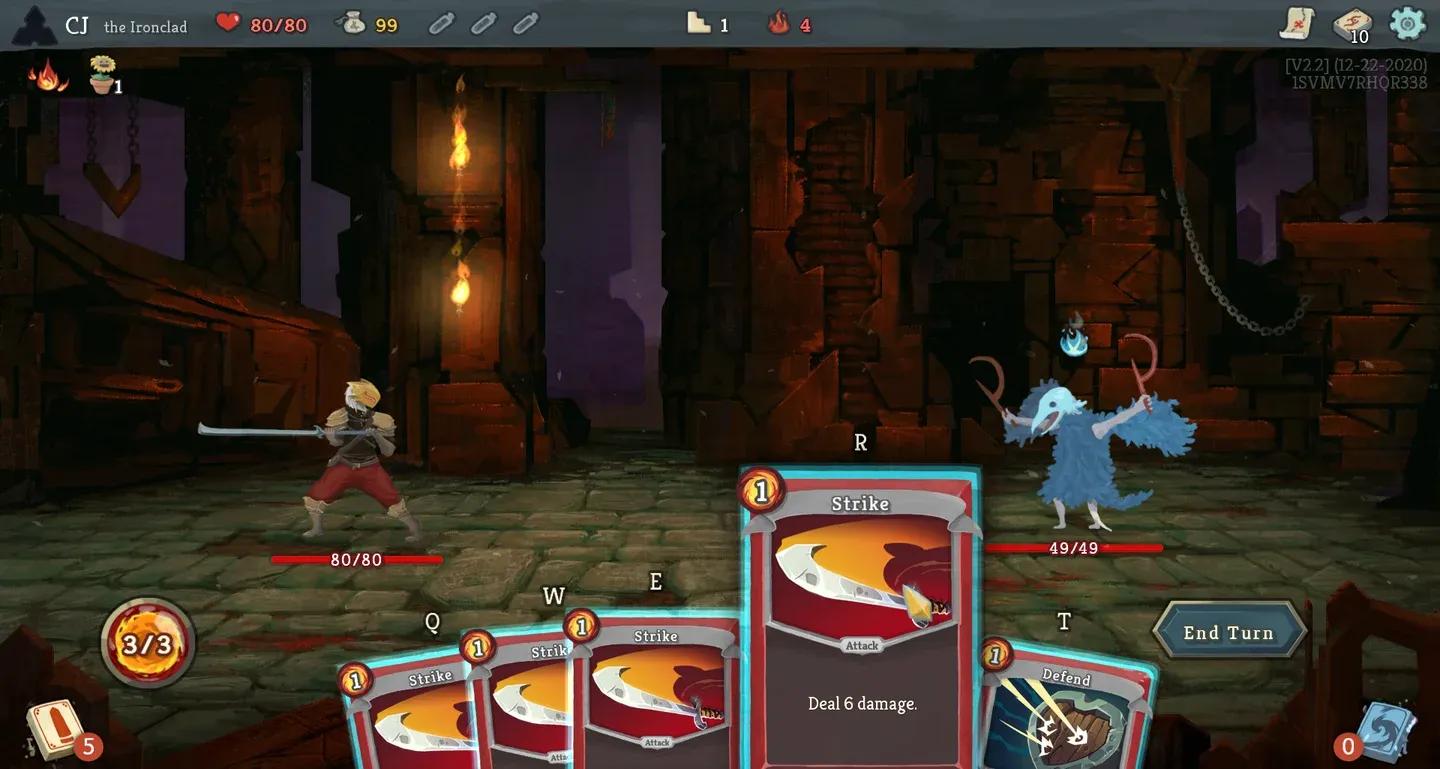Click the End Turn button
The width and height of the screenshot is (1440, 769).
pyautogui.click(x=1229, y=632)
